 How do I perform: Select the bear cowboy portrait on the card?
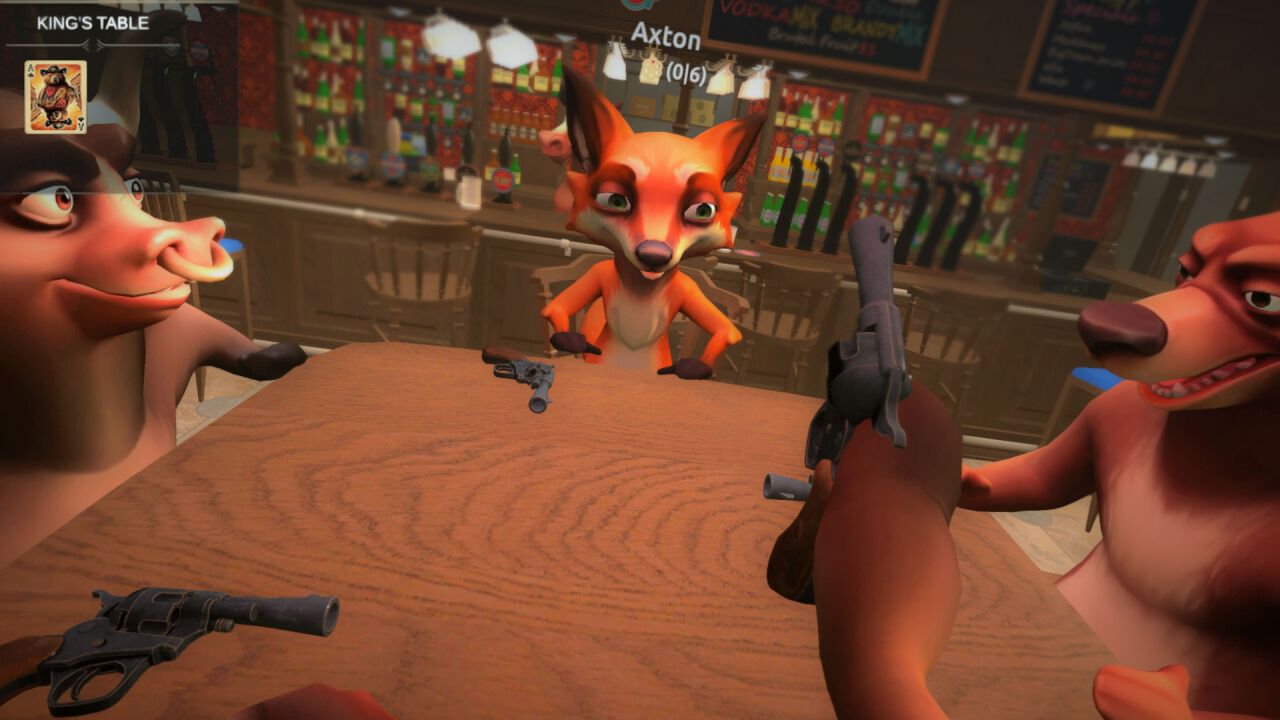click(x=54, y=90)
